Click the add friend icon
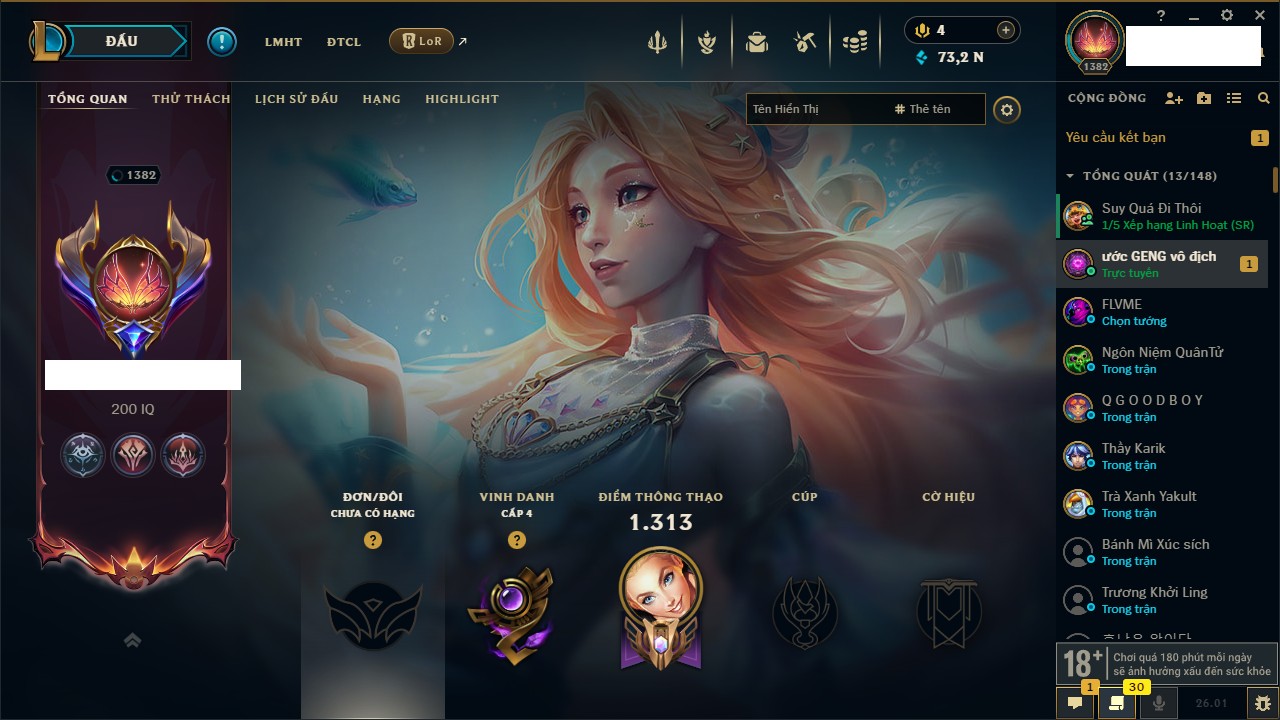1280x720 pixels. tap(1174, 98)
